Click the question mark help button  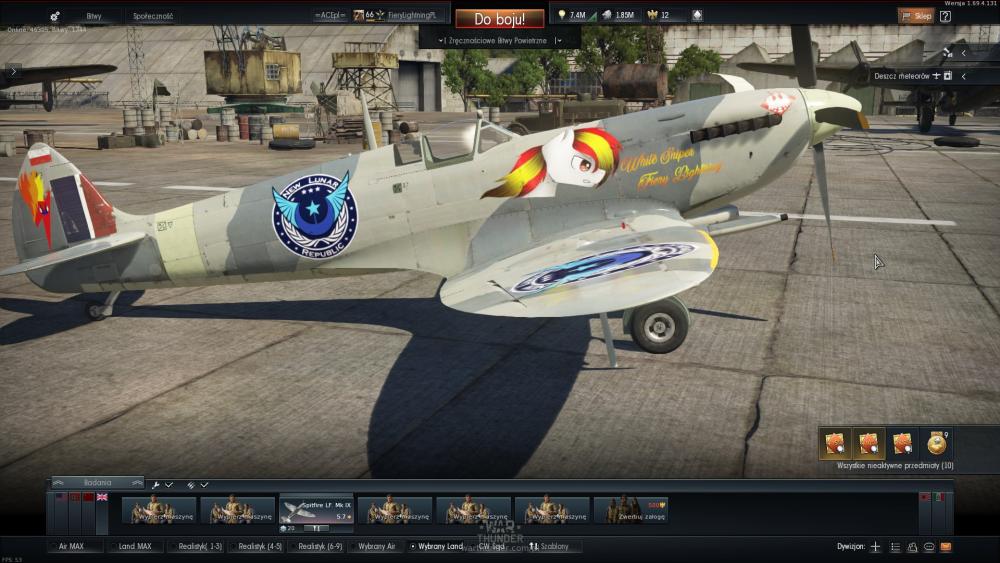coord(945,16)
